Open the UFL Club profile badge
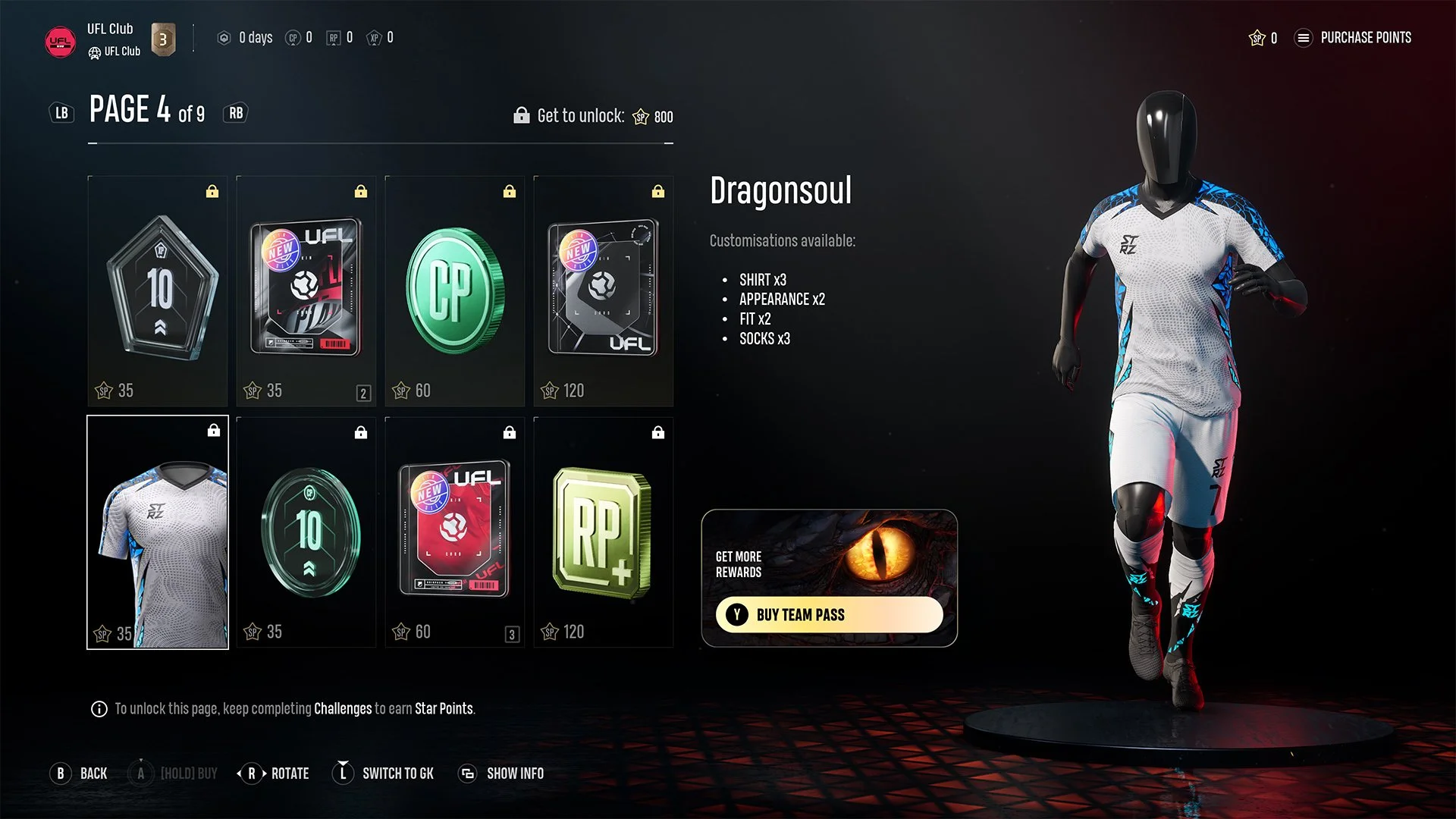1456x819 pixels. pyautogui.click(x=60, y=42)
